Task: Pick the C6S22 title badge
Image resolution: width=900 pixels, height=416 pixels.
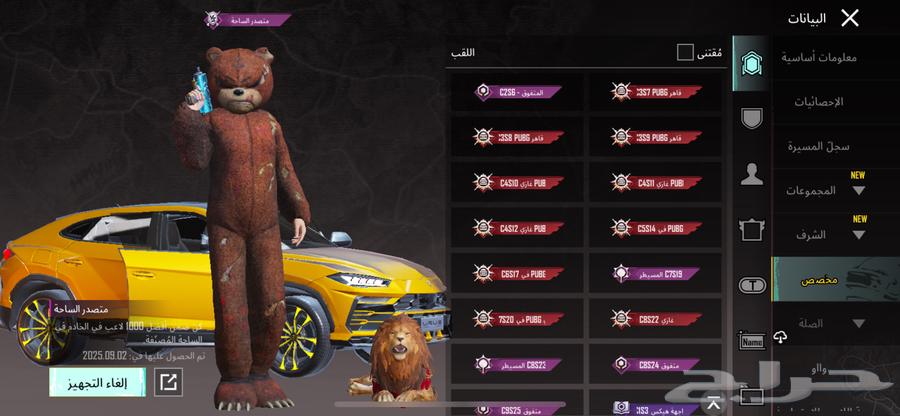Action: (655, 318)
